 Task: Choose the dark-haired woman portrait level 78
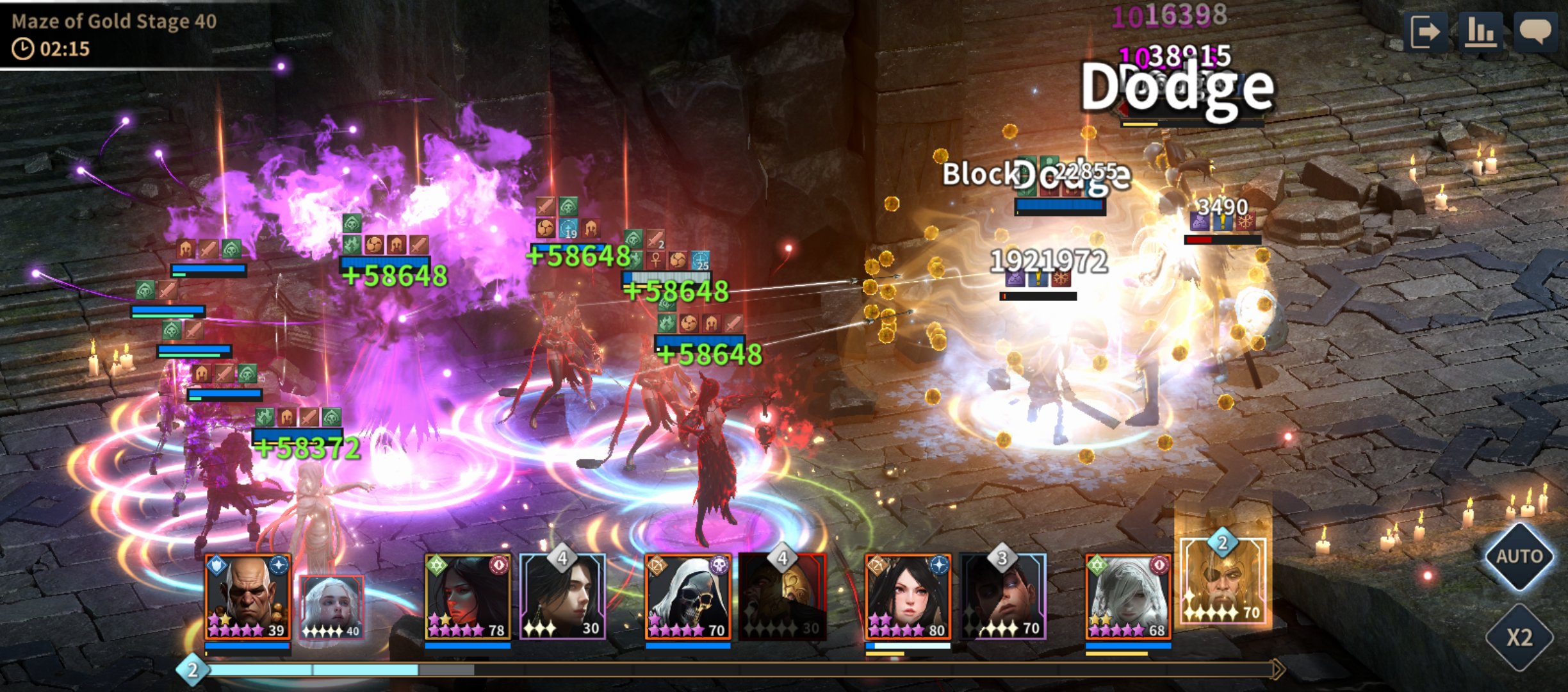pos(468,597)
